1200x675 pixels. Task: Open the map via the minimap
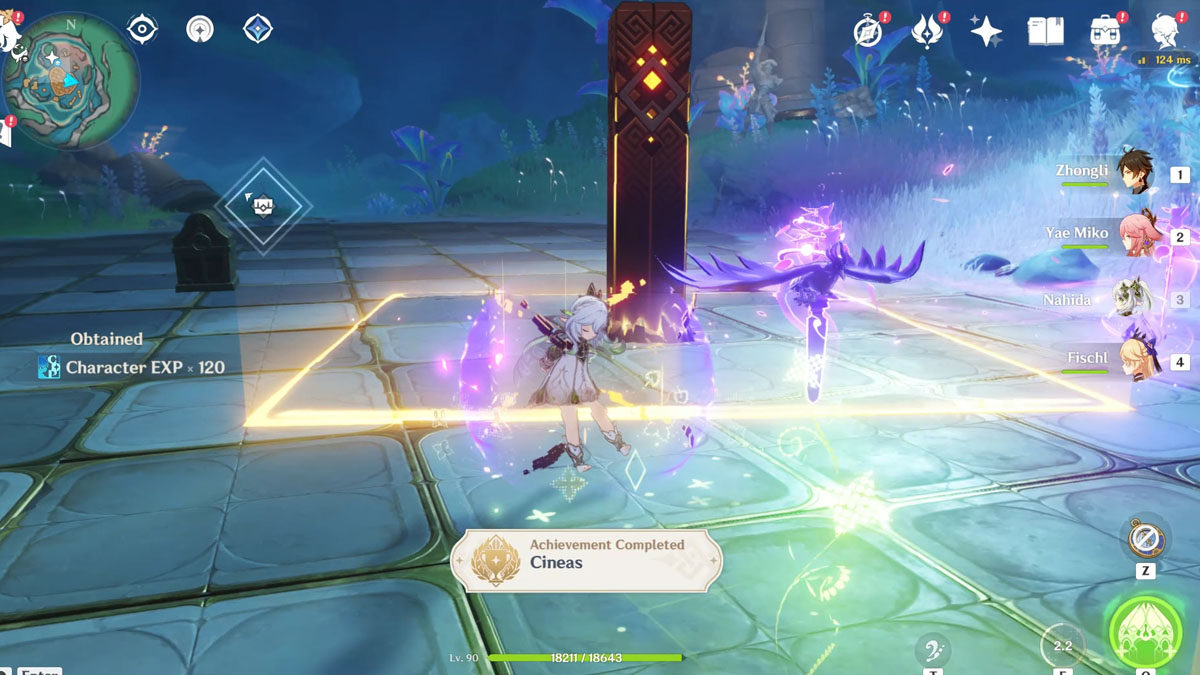pyautogui.click(x=70, y=82)
